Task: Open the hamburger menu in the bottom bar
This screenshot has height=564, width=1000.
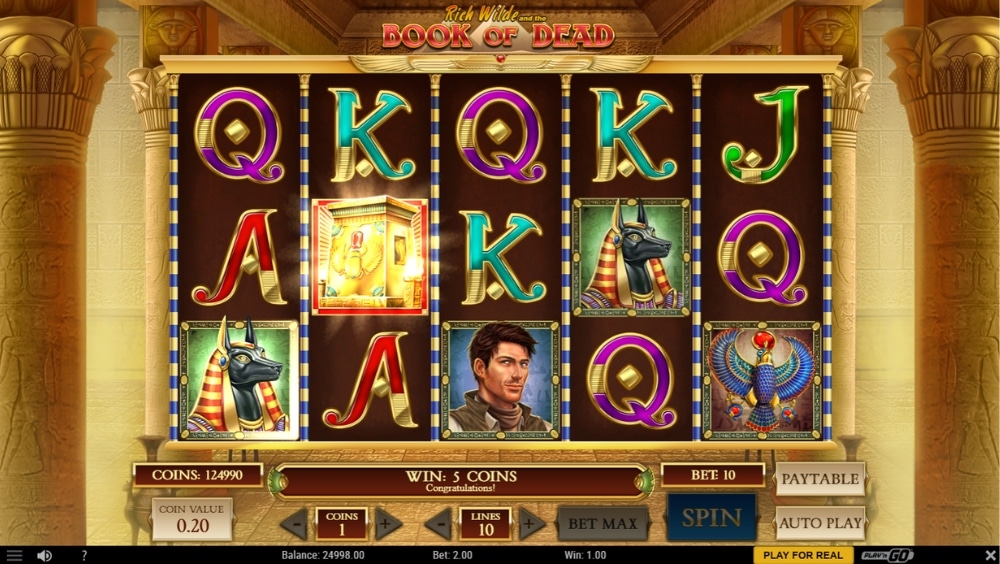Action: [14, 555]
